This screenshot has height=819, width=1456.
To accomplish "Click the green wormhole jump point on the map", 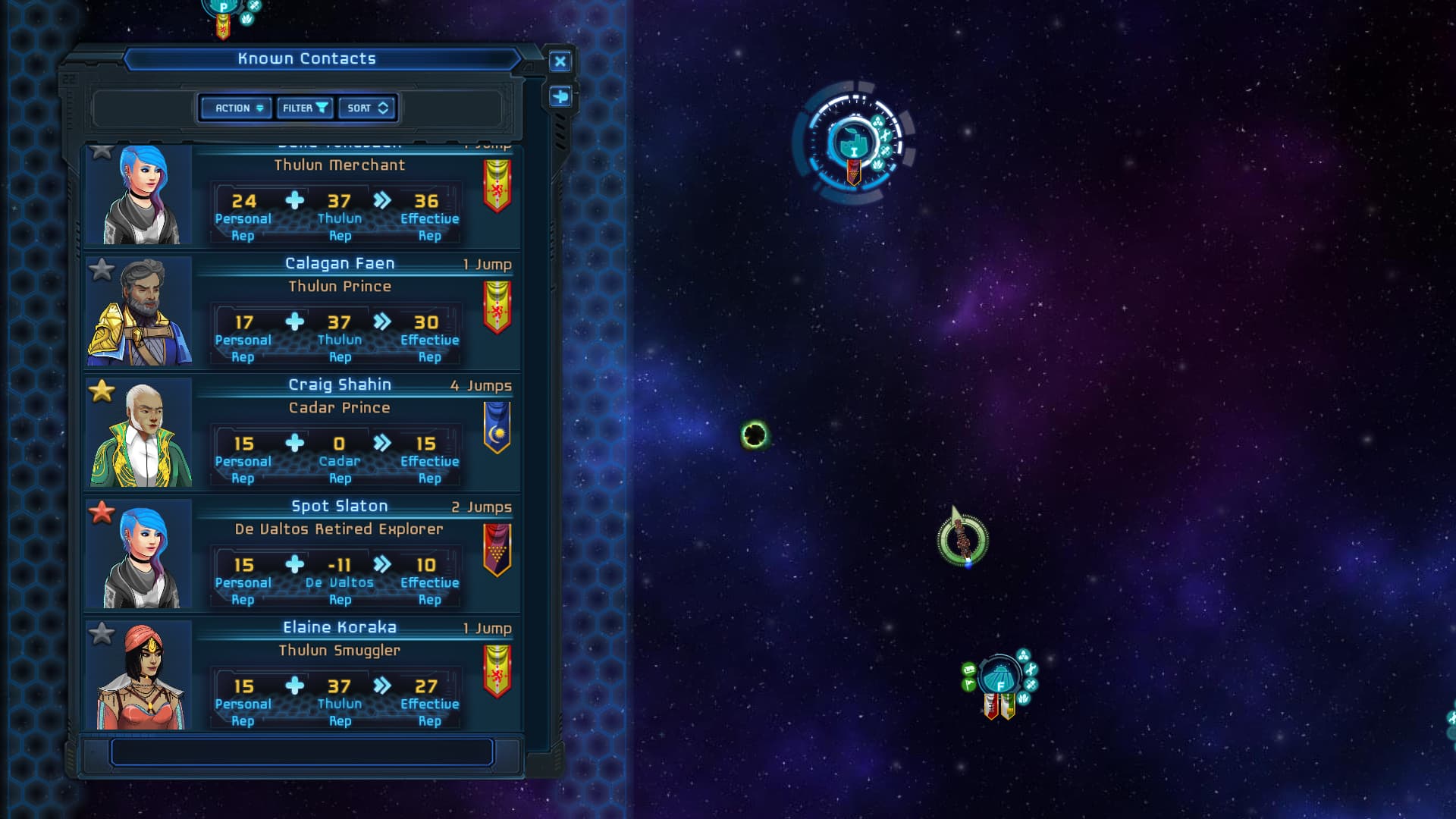I will tap(753, 435).
